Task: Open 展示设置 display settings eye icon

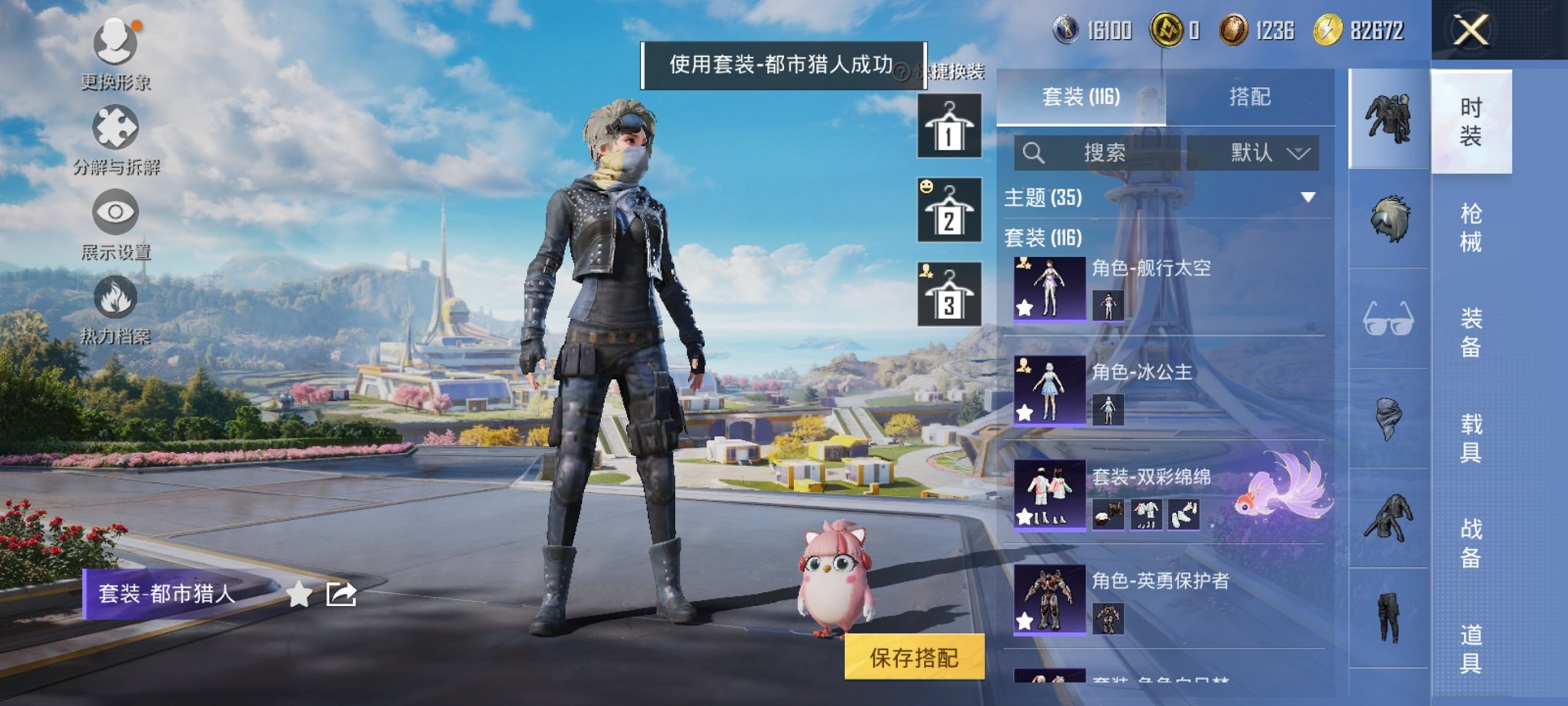Action: pyautogui.click(x=115, y=213)
